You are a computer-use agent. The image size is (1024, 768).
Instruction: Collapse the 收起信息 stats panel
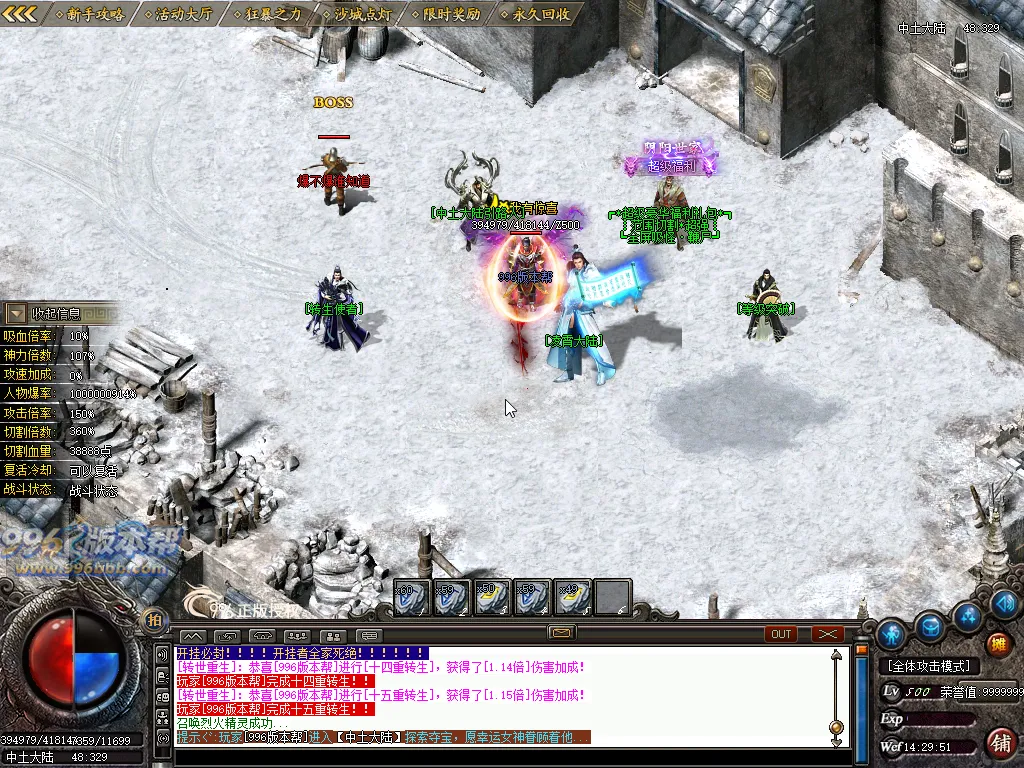tap(17, 313)
